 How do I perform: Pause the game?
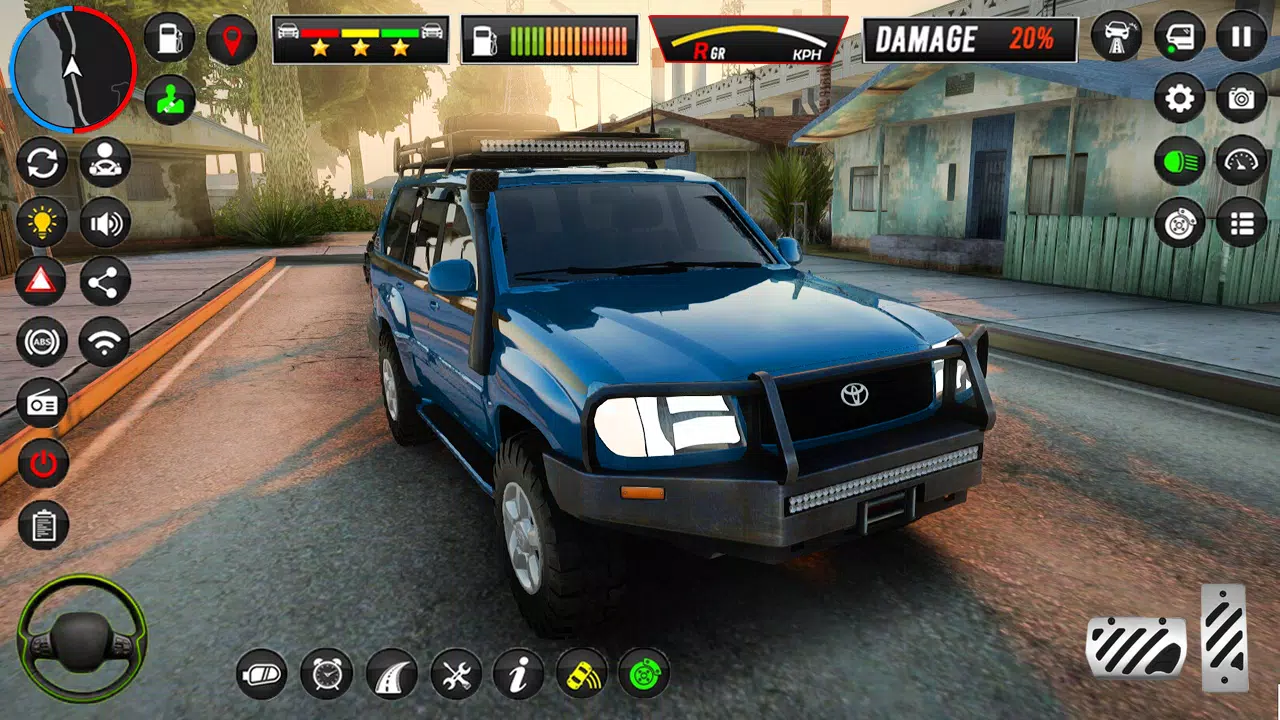(x=1241, y=38)
